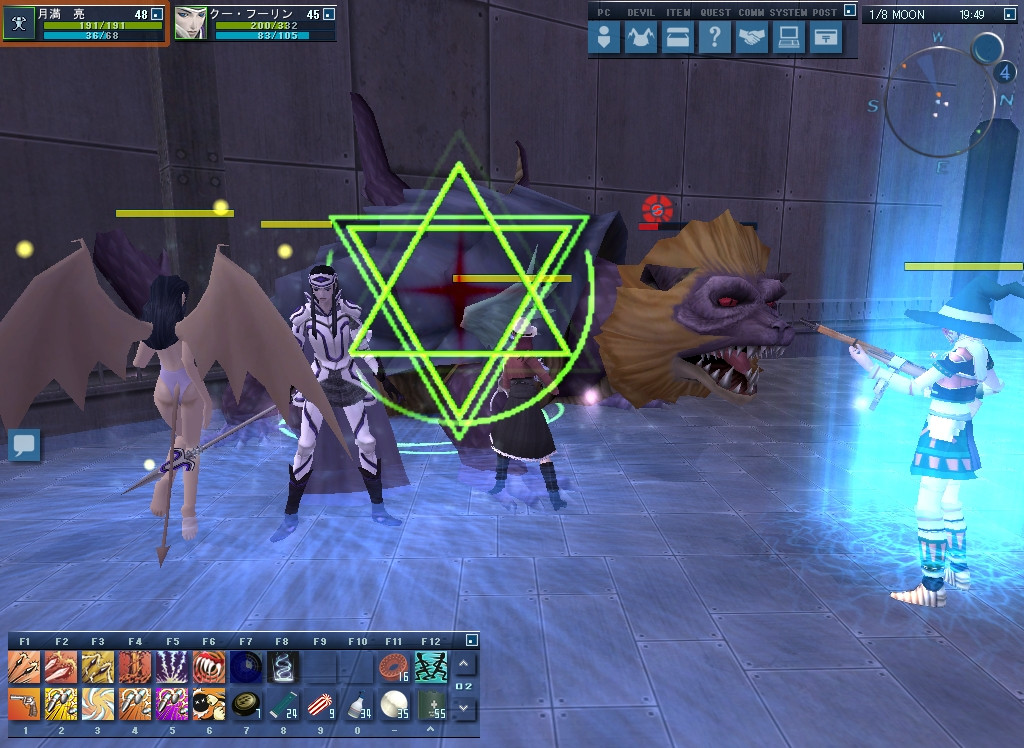This screenshot has width=1024, height=748.
Task: Select the revolver gun skill slot
Action: point(24,704)
